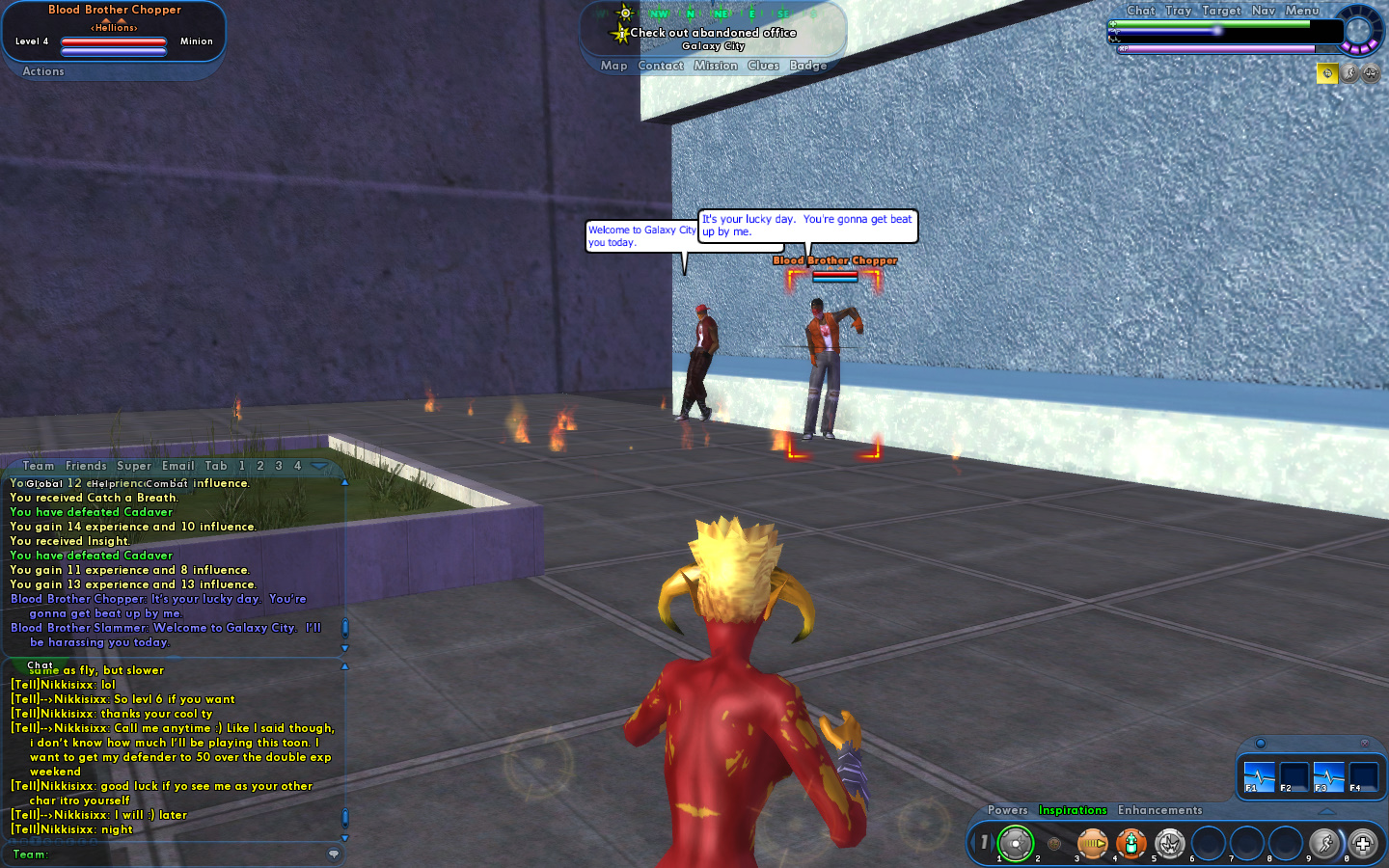Open the main Menu
The width and height of the screenshot is (1389, 868).
pos(1302,11)
